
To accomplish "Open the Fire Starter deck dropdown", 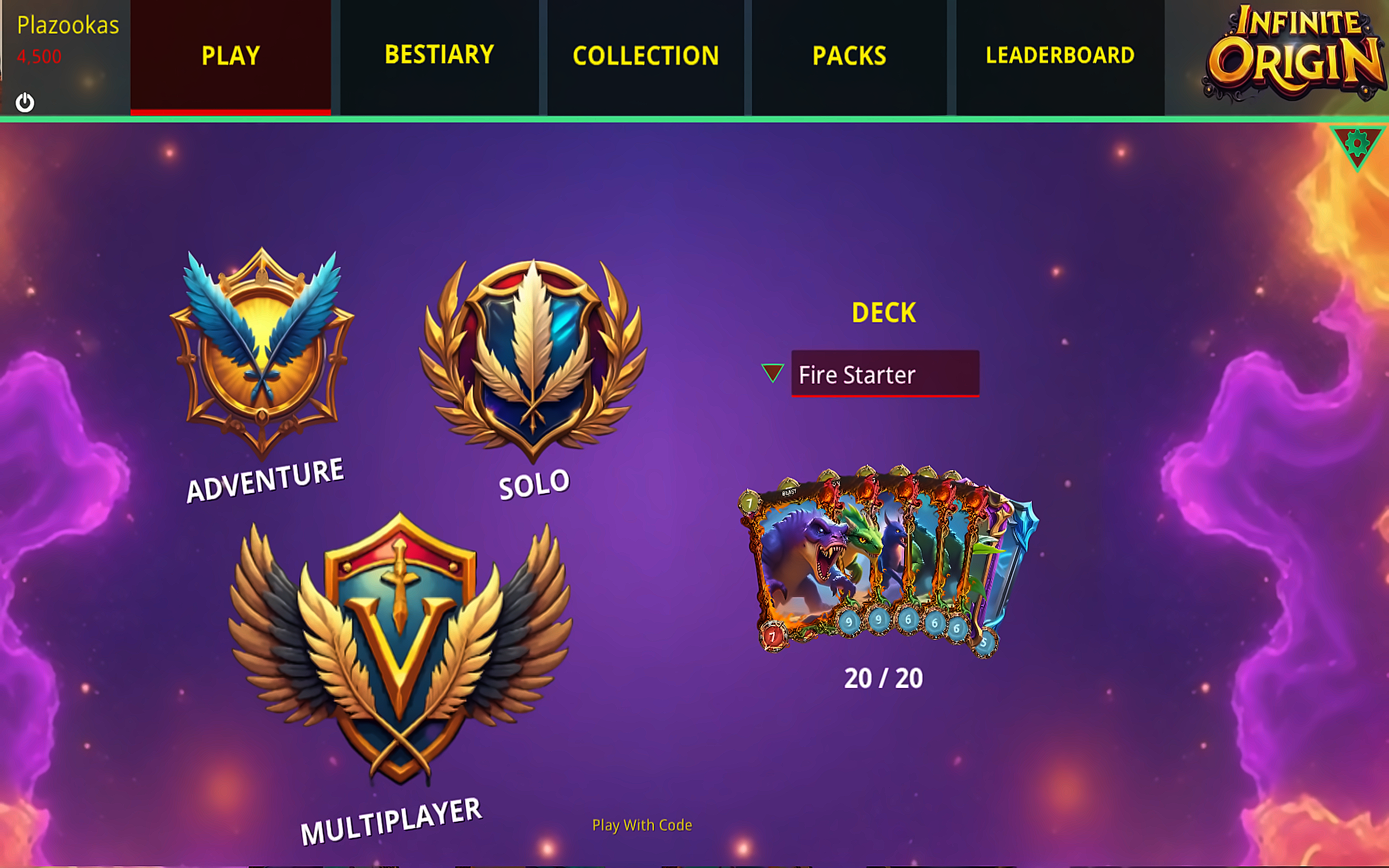I will tap(885, 374).
